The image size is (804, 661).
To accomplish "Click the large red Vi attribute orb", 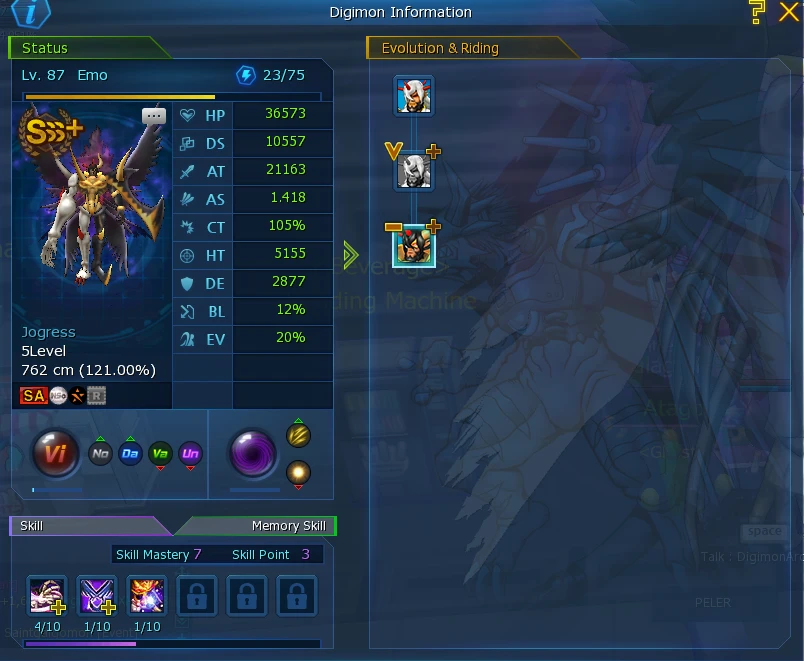I will pos(56,455).
